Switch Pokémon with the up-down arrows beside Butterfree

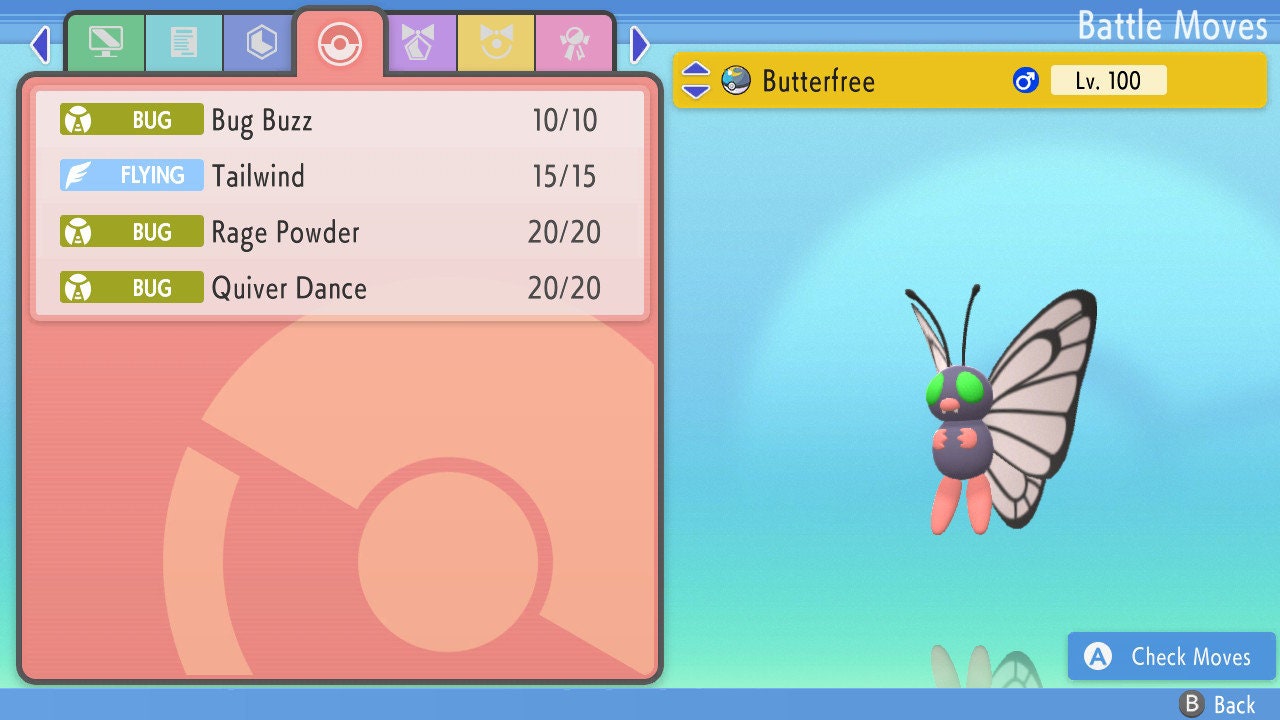click(x=696, y=81)
